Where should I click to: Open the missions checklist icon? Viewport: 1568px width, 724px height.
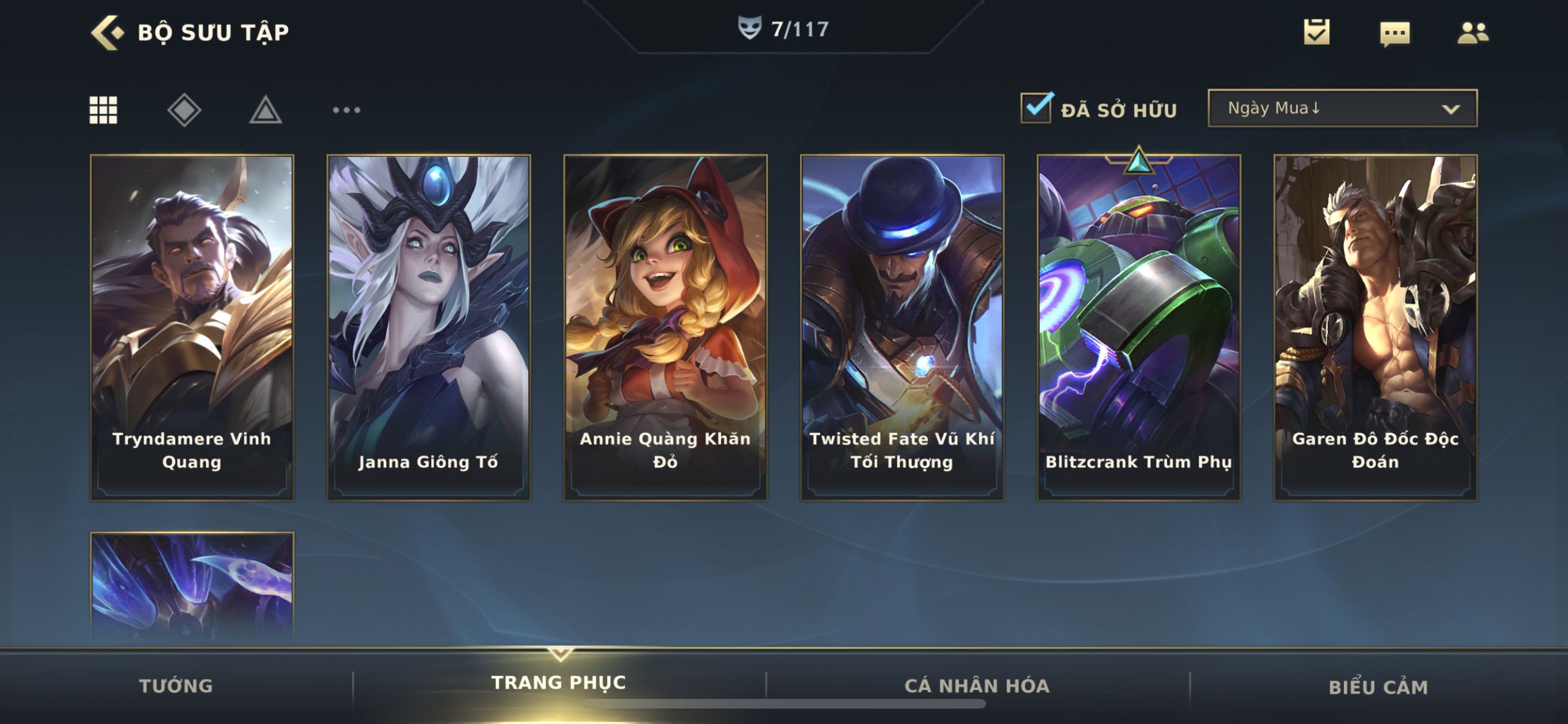tap(1316, 32)
